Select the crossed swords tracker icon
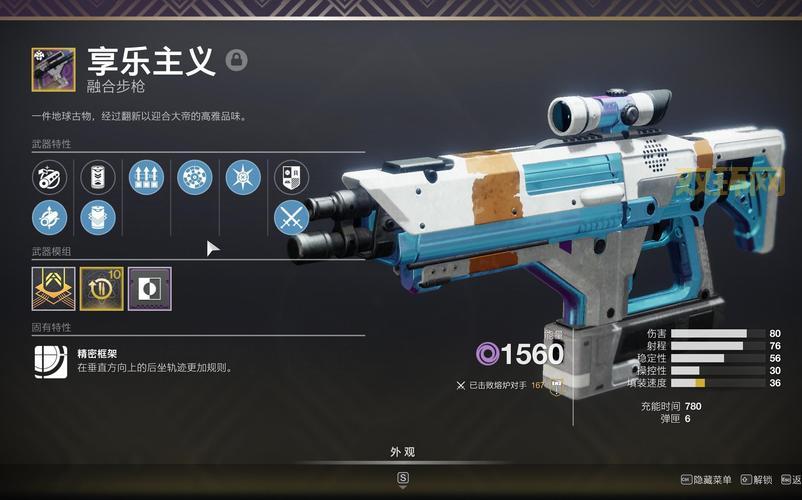The height and width of the screenshot is (500, 802). tap(291, 216)
